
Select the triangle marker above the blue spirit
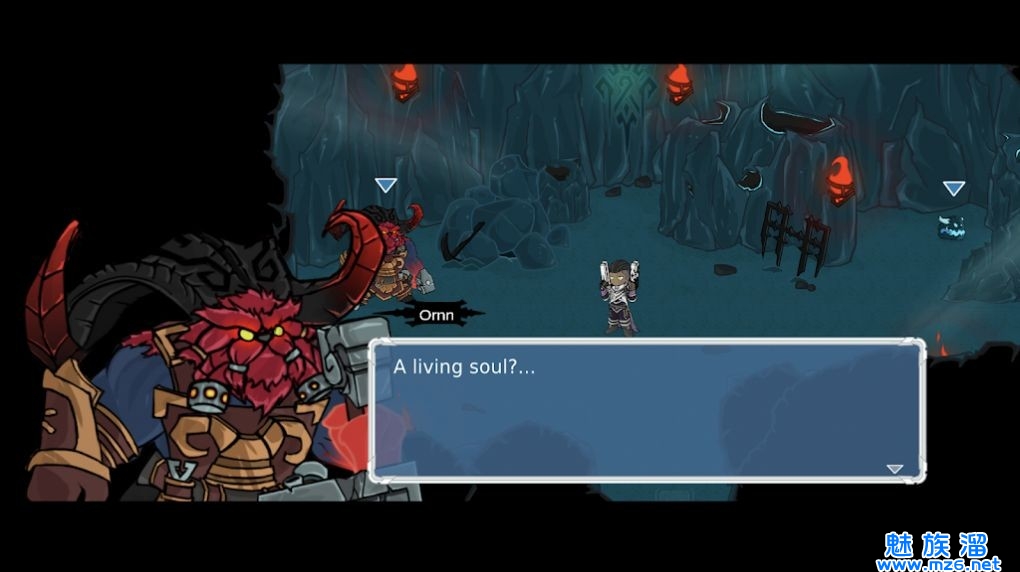pos(953,188)
